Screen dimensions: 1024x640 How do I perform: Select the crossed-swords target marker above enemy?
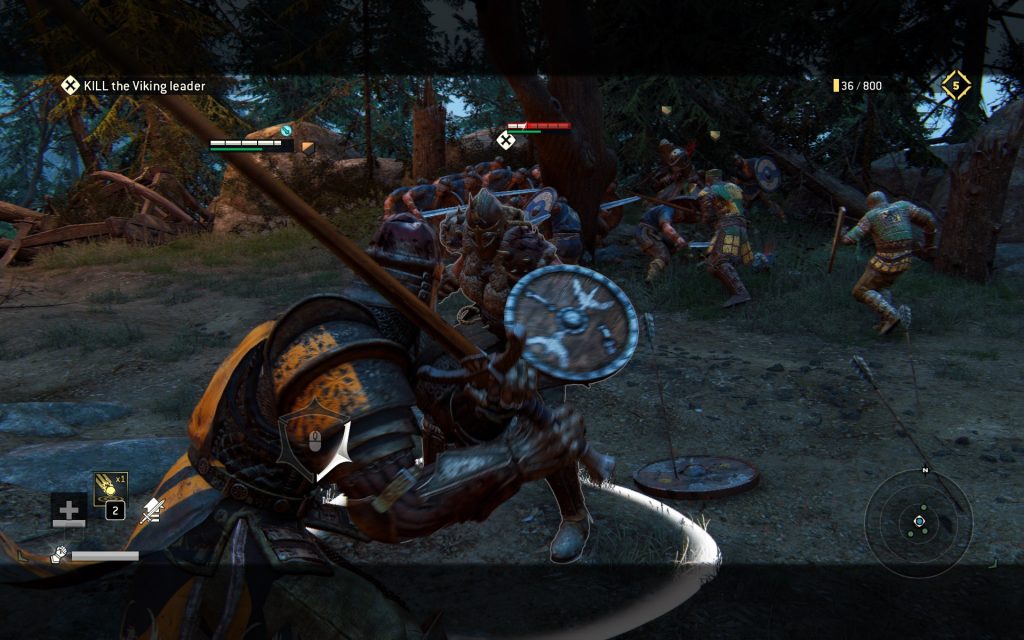(506, 141)
